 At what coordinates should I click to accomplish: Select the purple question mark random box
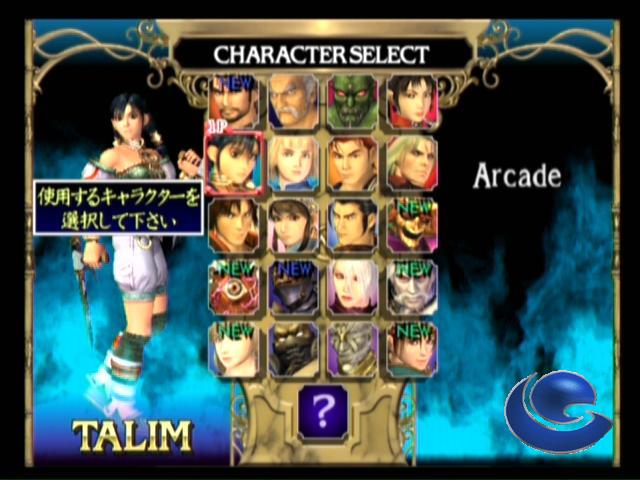click(322, 410)
